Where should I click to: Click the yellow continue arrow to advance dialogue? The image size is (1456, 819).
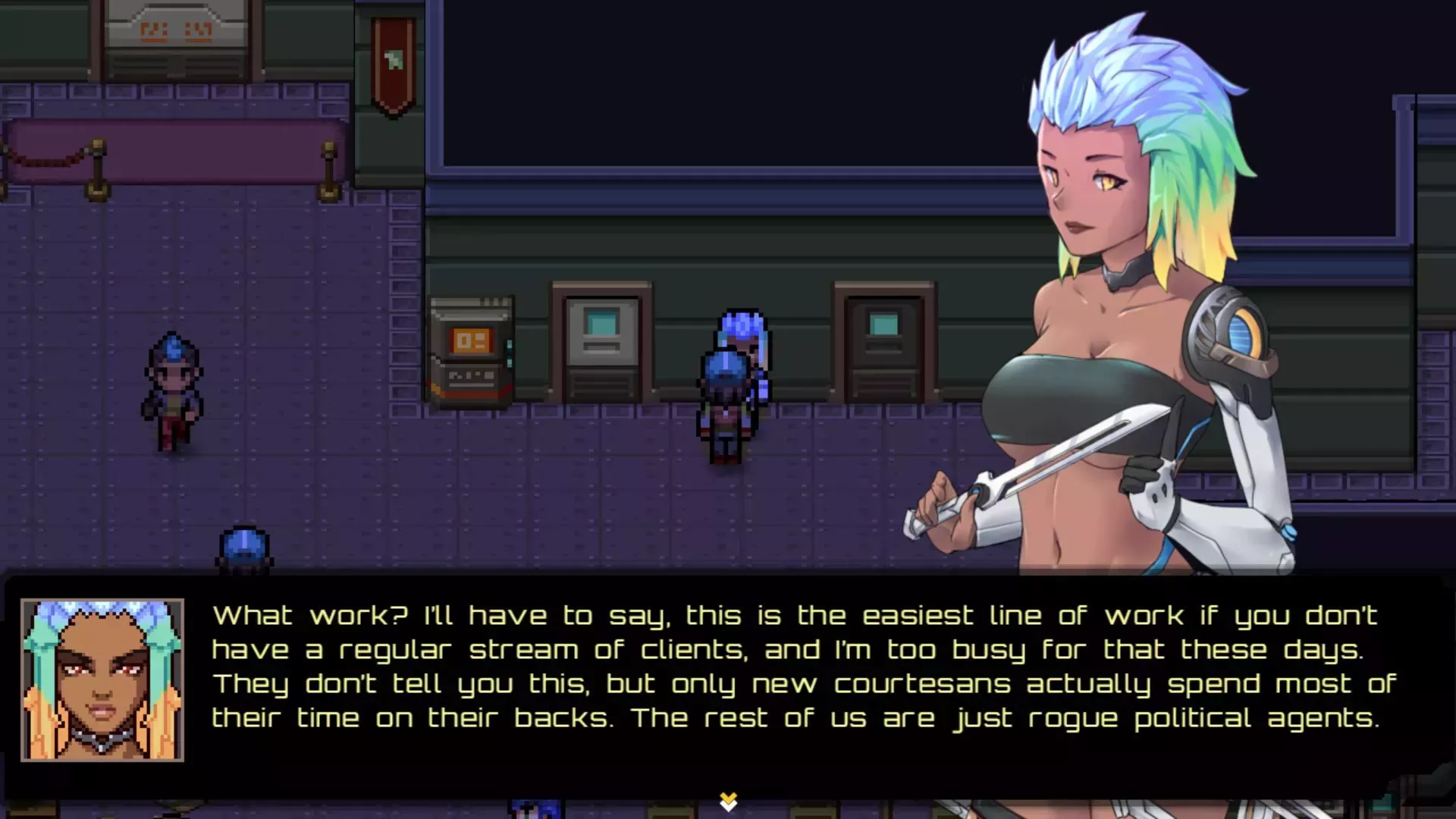729,799
